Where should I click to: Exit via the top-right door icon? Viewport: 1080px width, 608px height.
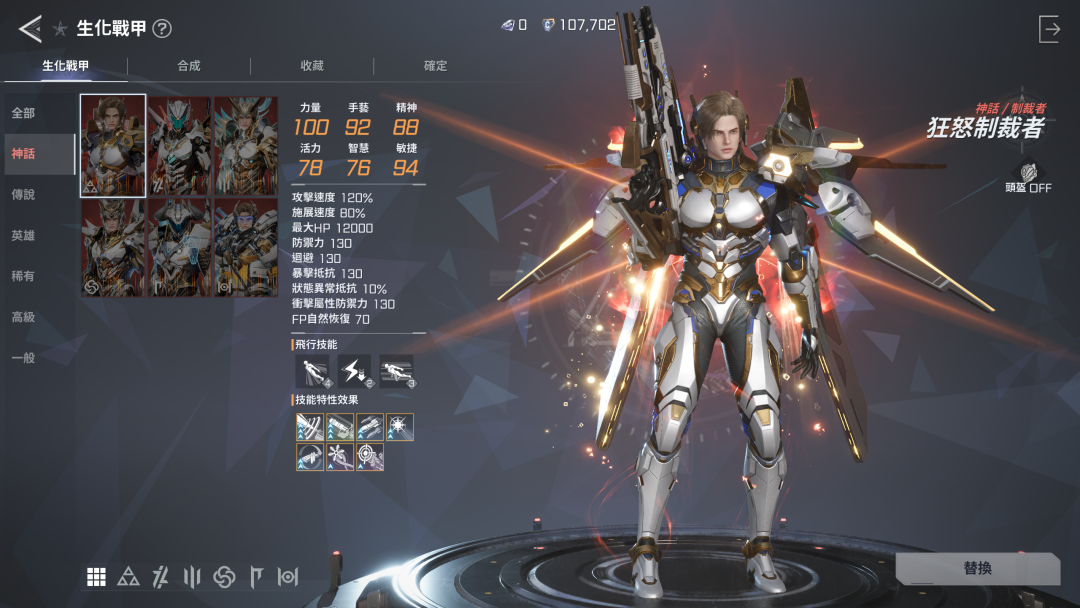(1049, 29)
